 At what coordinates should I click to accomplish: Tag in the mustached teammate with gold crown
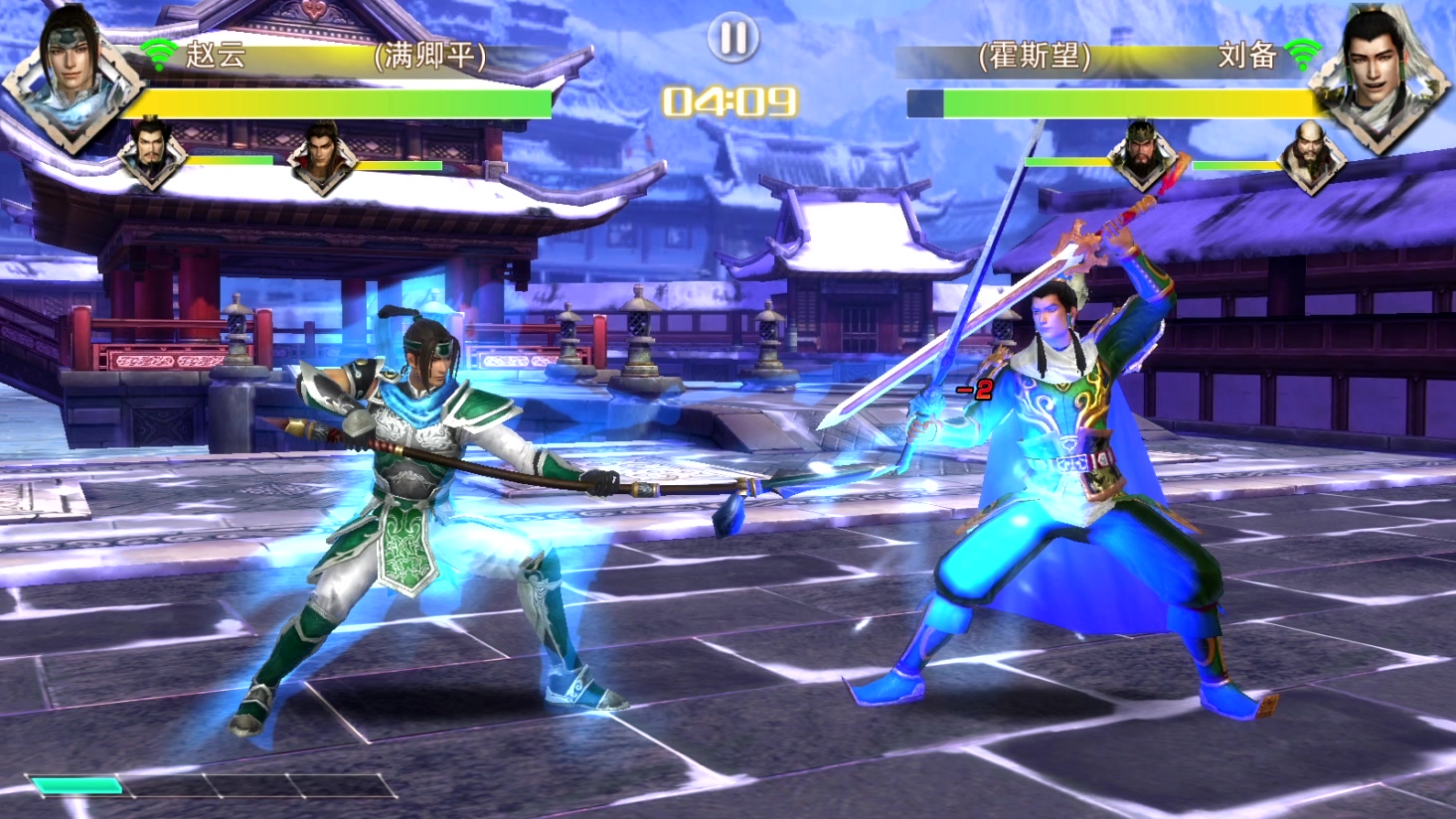click(152, 154)
